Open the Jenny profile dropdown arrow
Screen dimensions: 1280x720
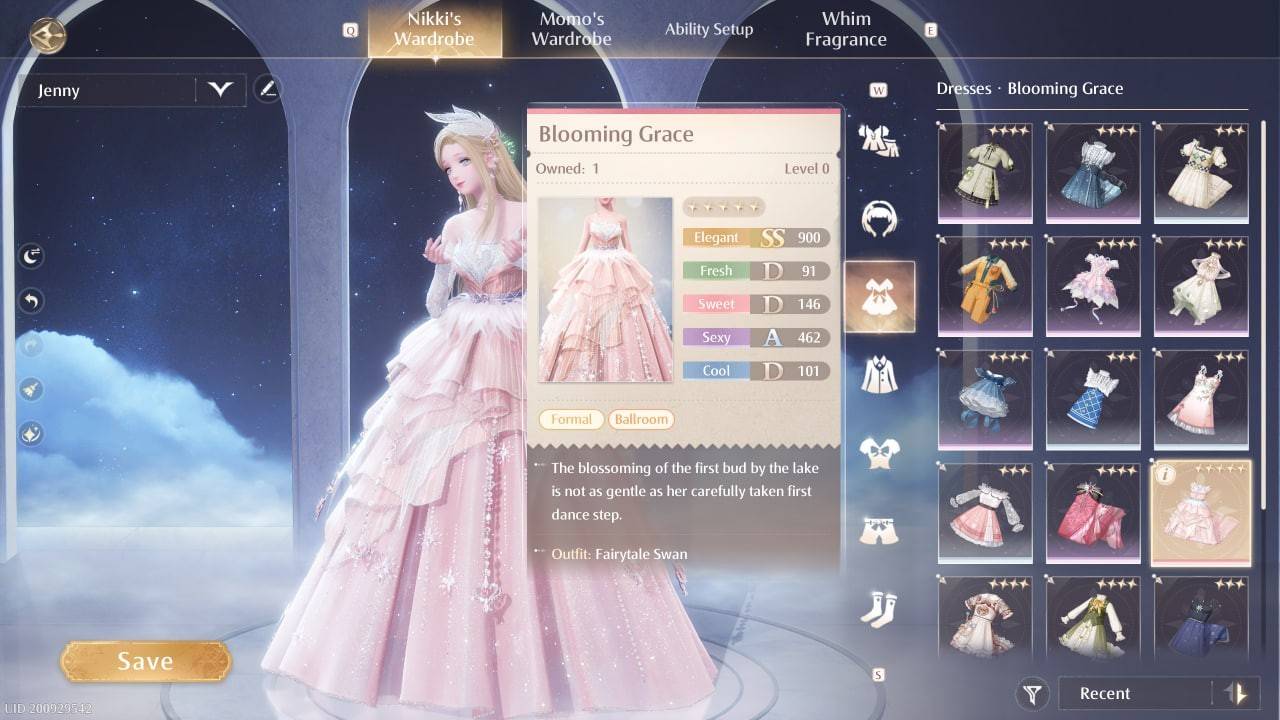click(220, 90)
